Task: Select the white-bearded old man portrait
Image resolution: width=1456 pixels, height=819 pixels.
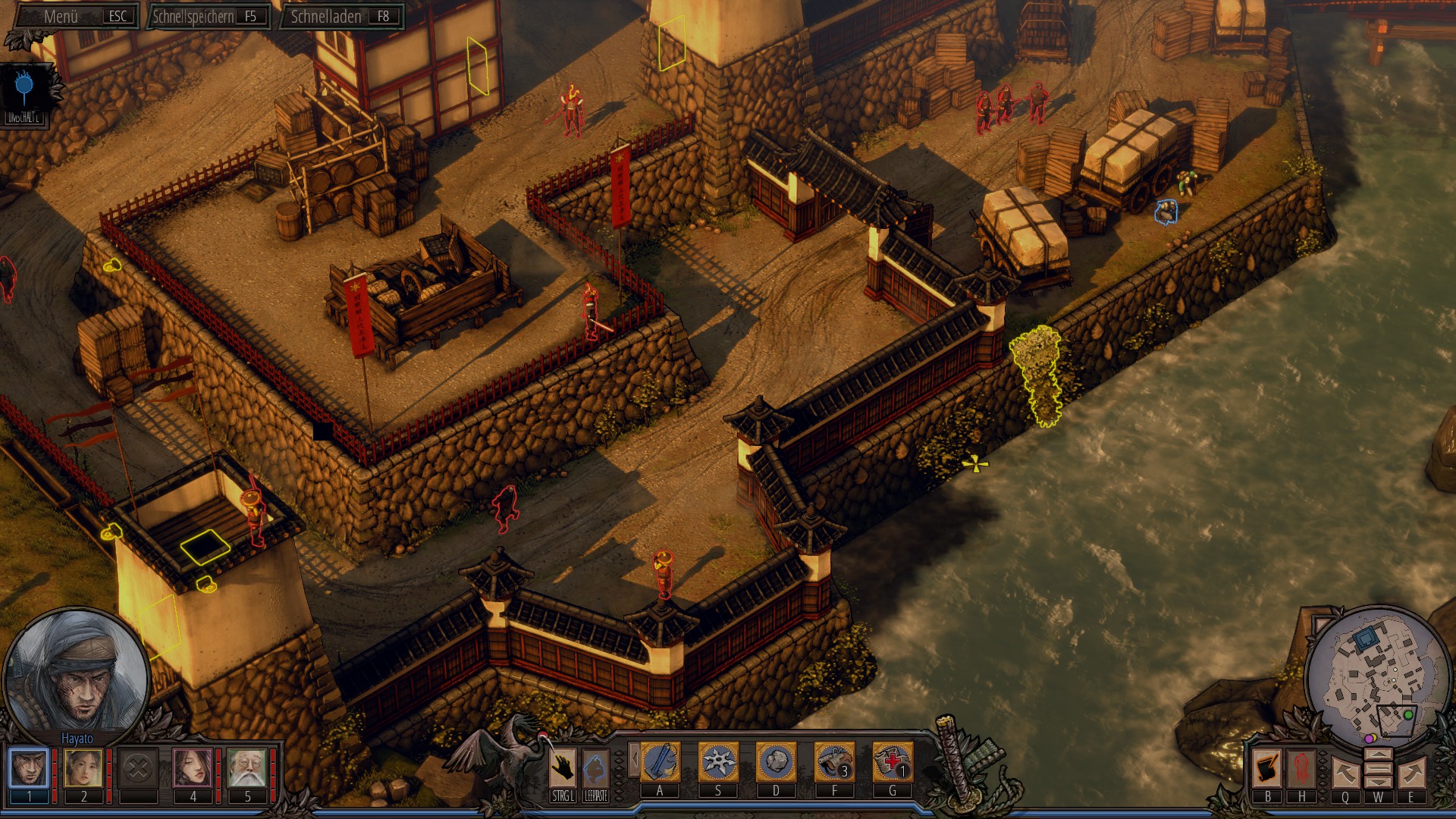Action: (x=247, y=768)
